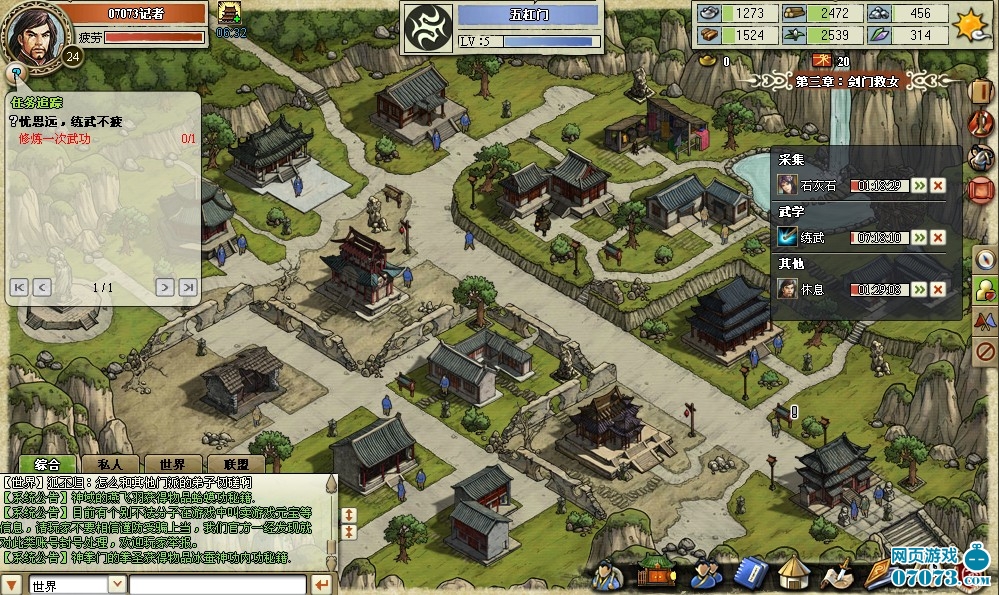Cancel the 休息 rest activity

pyautogui.click(x=938, y=289)
